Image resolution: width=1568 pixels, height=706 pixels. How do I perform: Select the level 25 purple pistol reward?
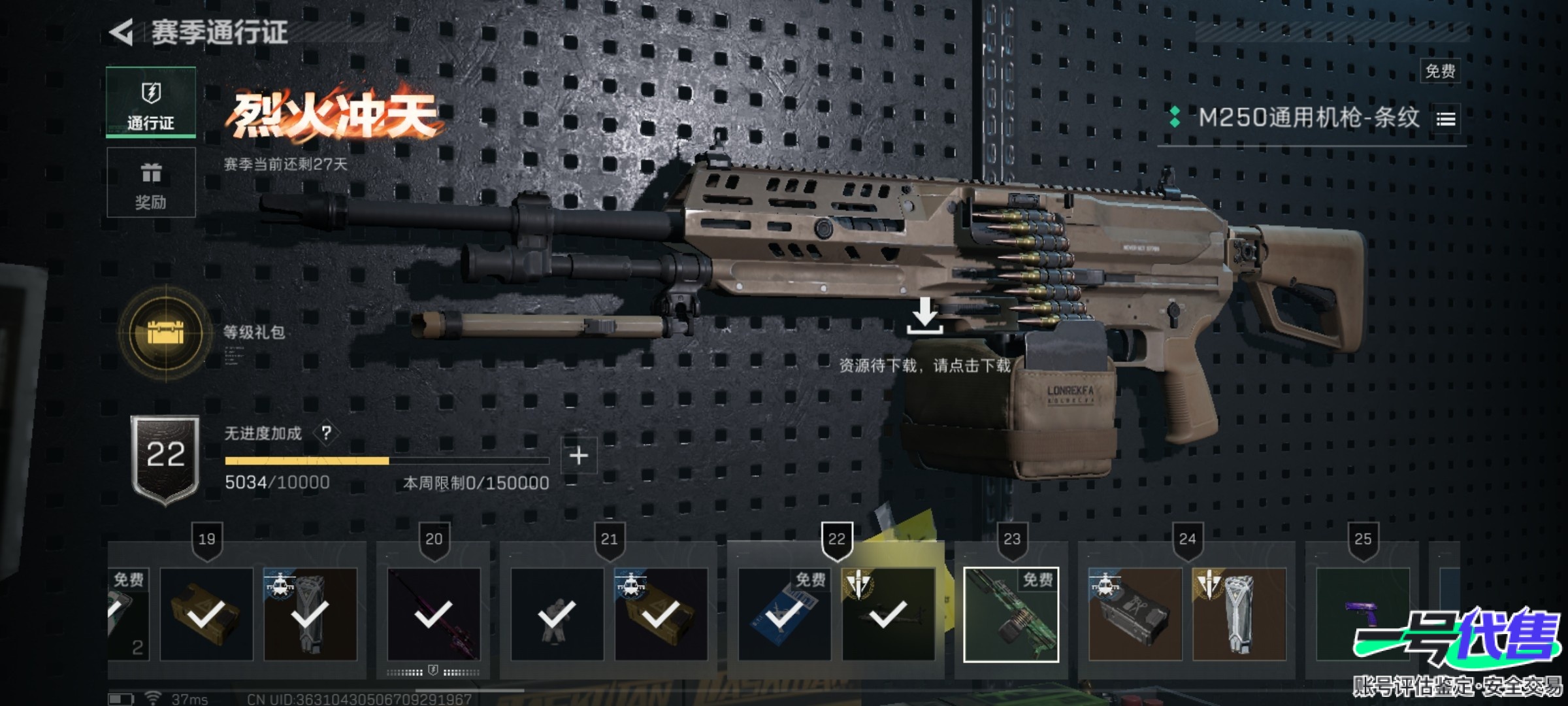click(x=1362, y=614)
